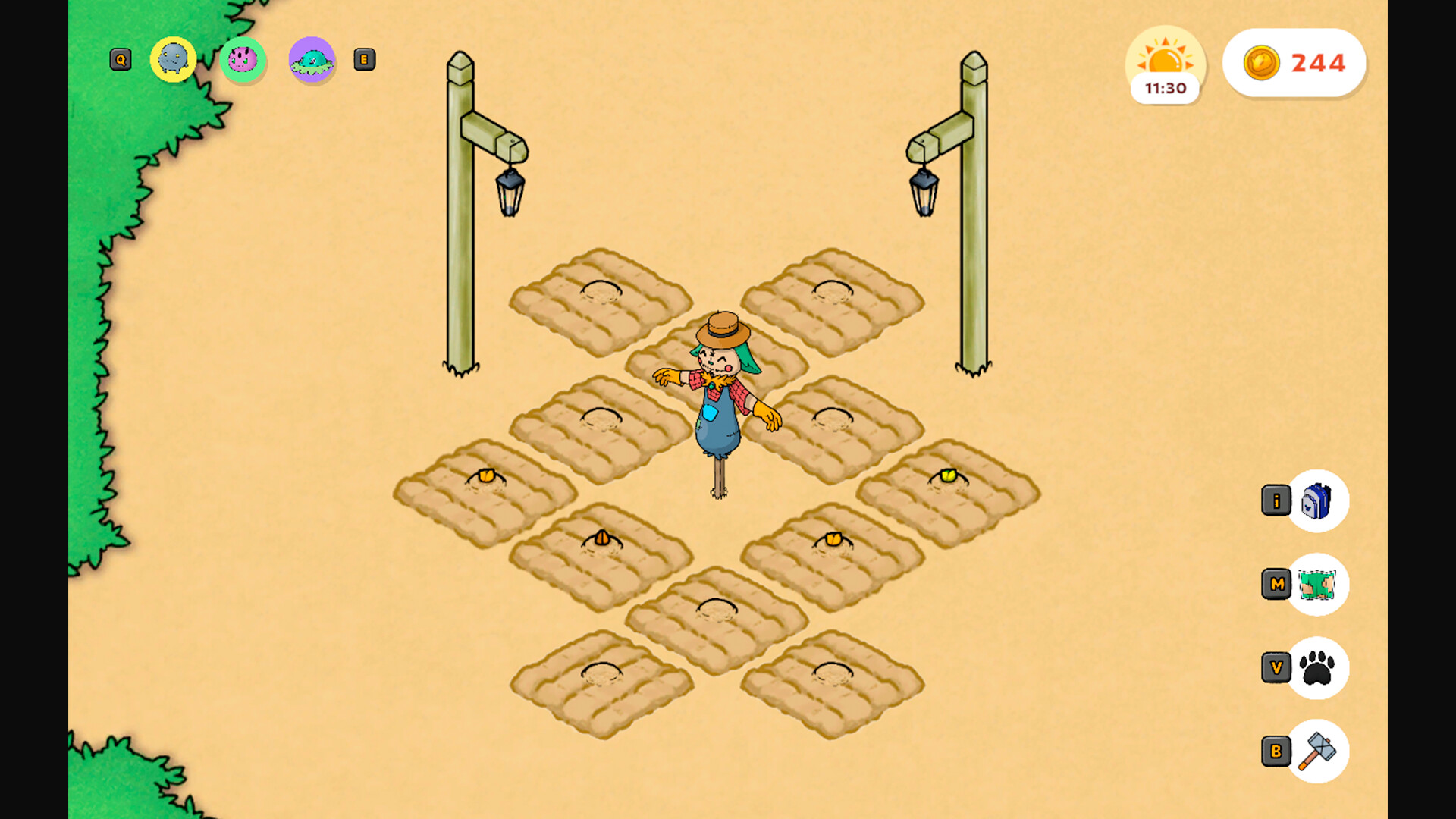Click the sun weather icon
Viewport: 1456px width, 819px height.
click(1166, 57)
